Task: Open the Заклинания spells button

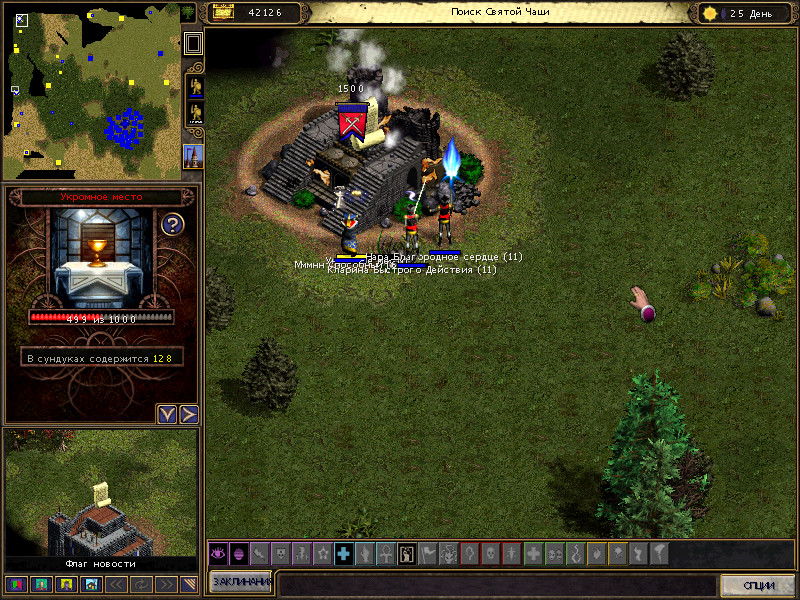Action: (x=241, y=582)
